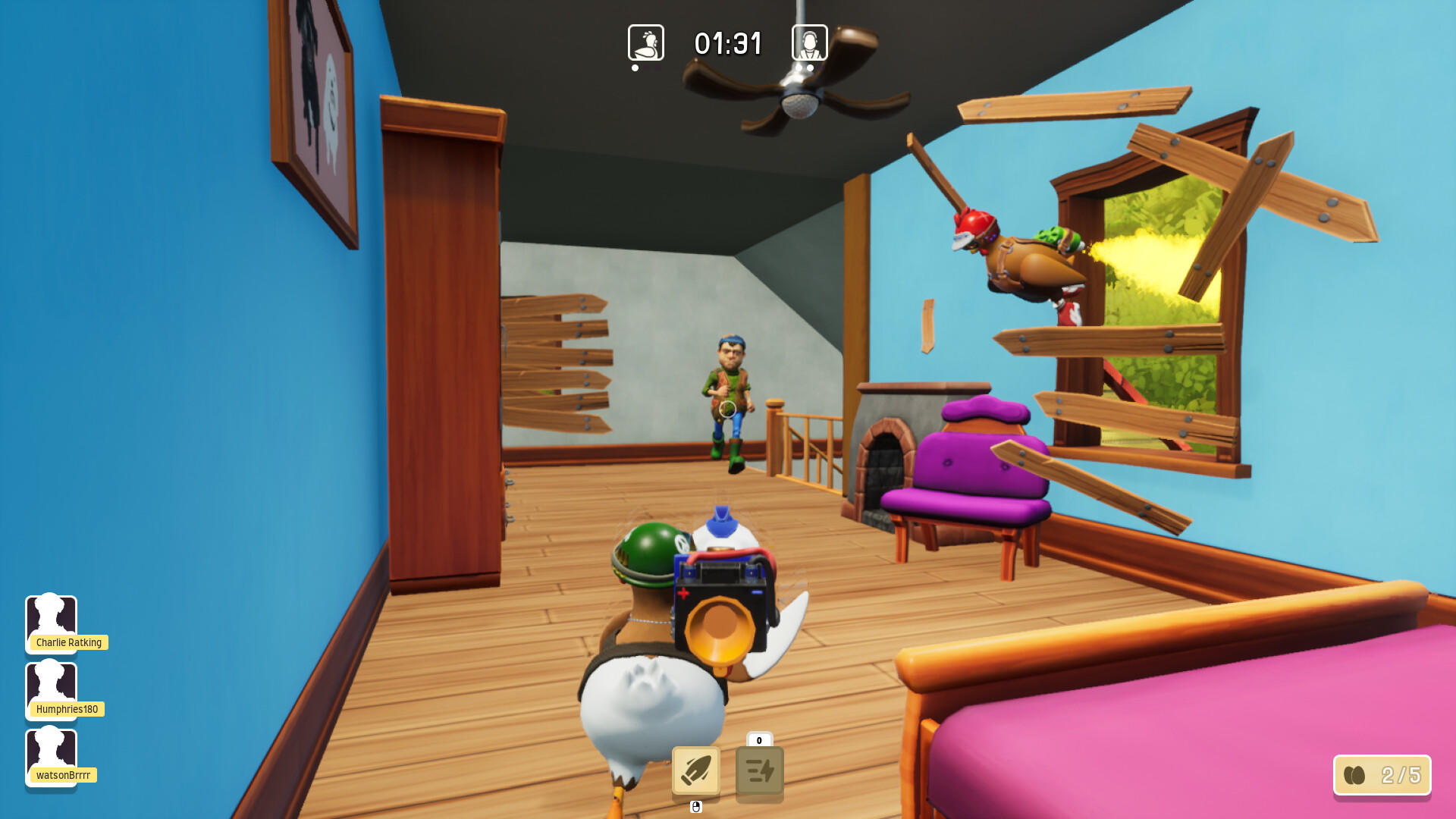This screenshot has height=819, width=1456.
Task: Click the human hunter team icon
Action: [x=808, y=43]
